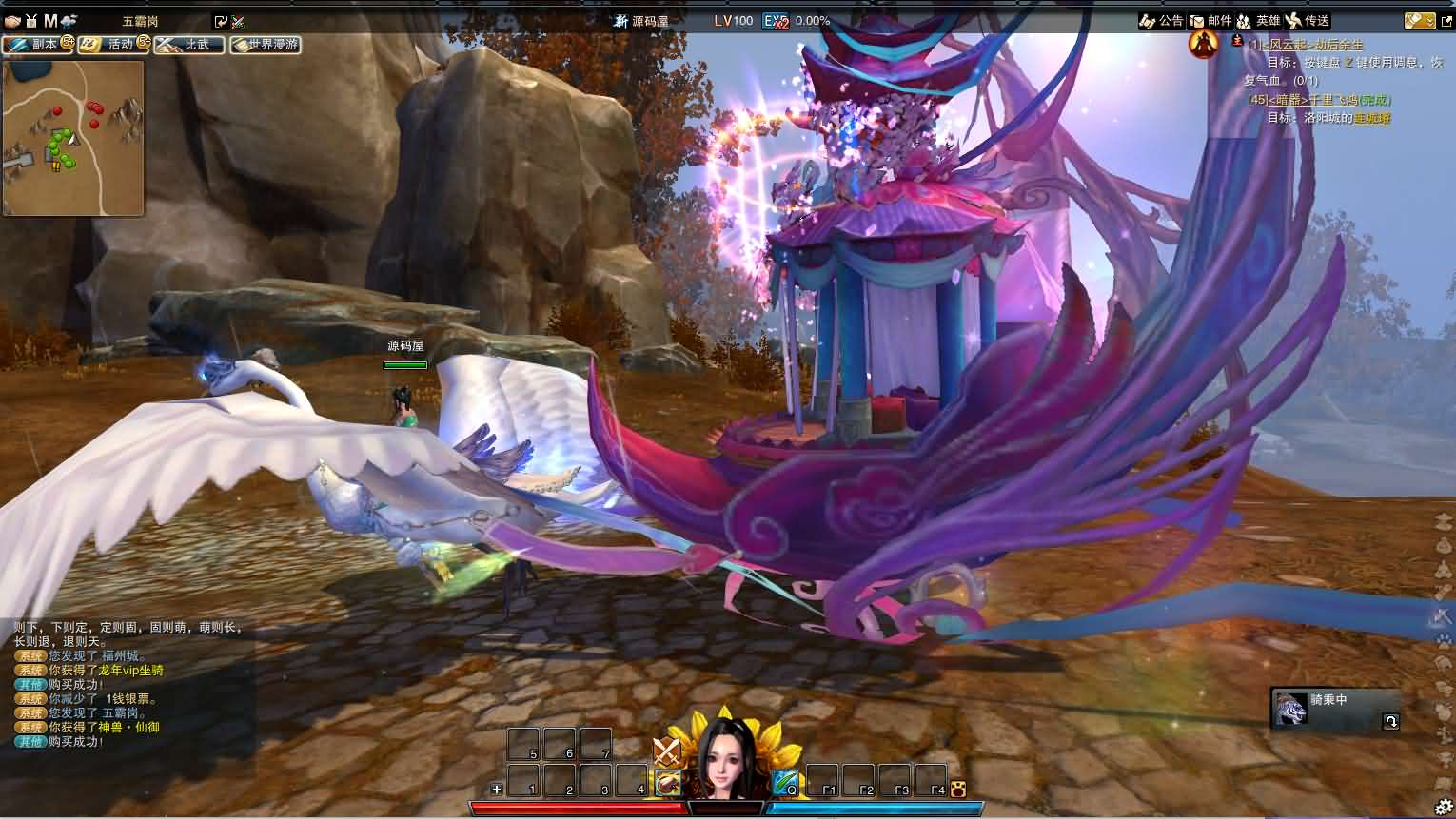Use the Q skill slot

785,782
